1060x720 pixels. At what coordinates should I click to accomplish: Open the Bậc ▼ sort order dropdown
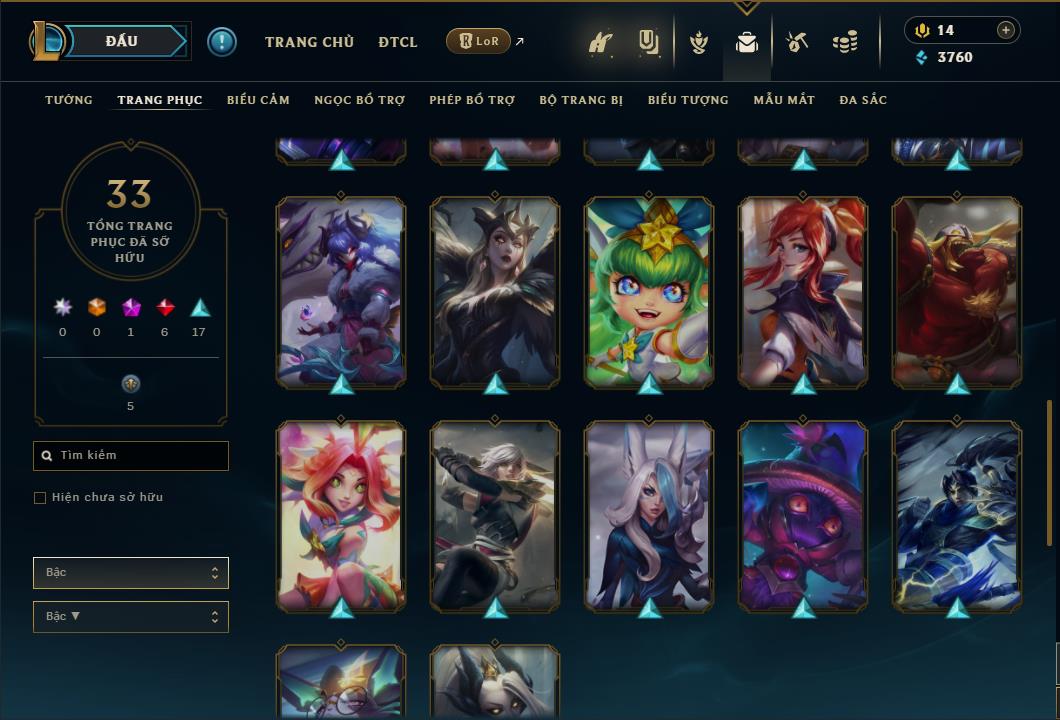point(131,617)
